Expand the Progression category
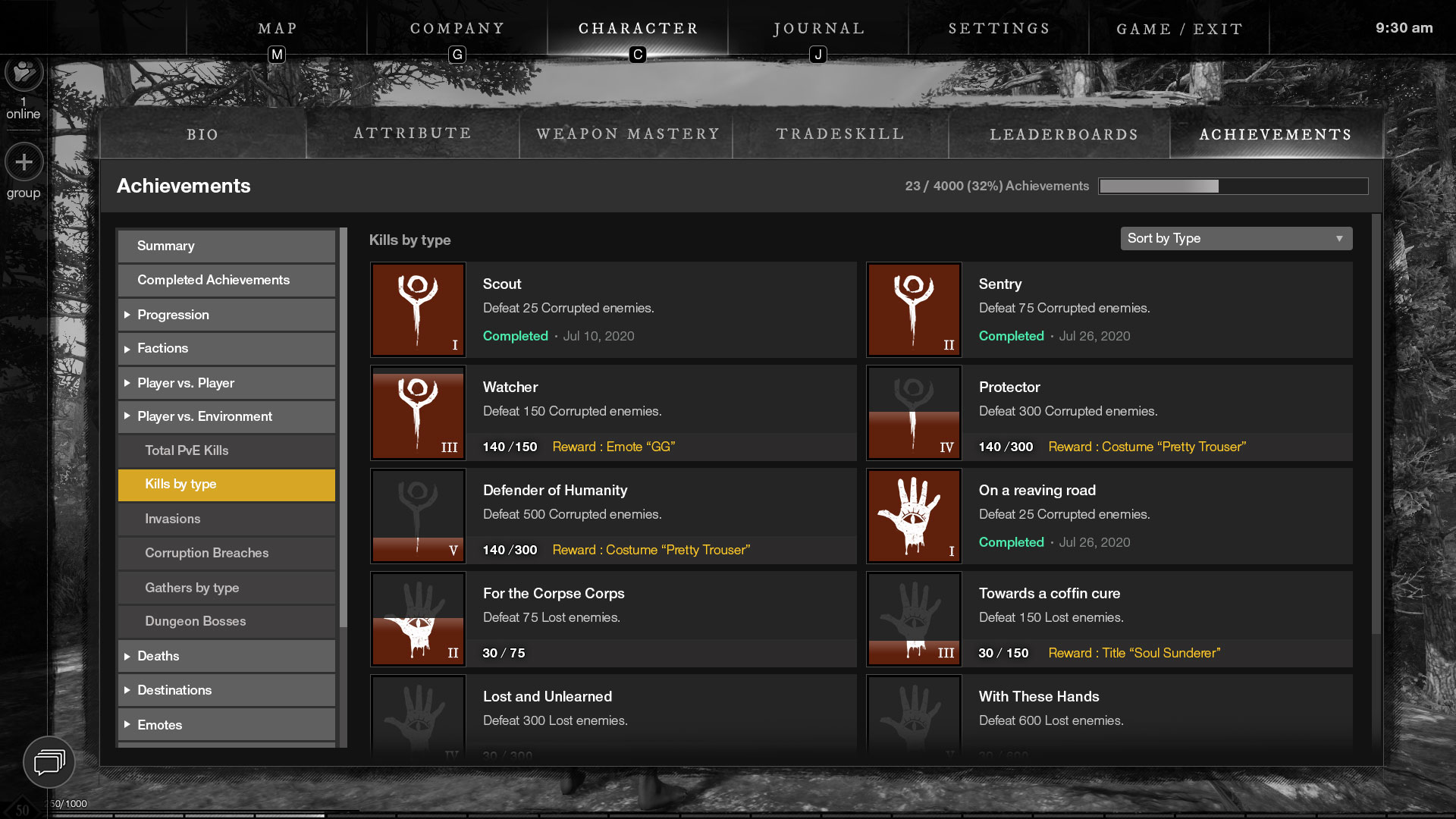Image resolution: width=1456 pixels, height=819 pixels. [226, 315]
